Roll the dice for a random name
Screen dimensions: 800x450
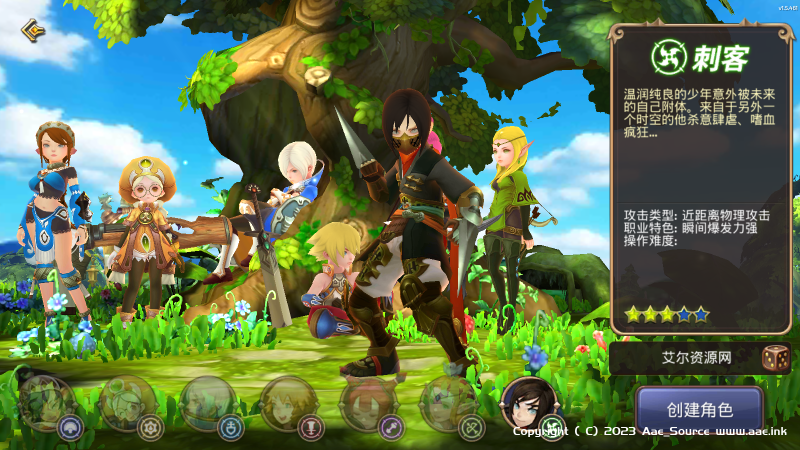coord(774,359)
